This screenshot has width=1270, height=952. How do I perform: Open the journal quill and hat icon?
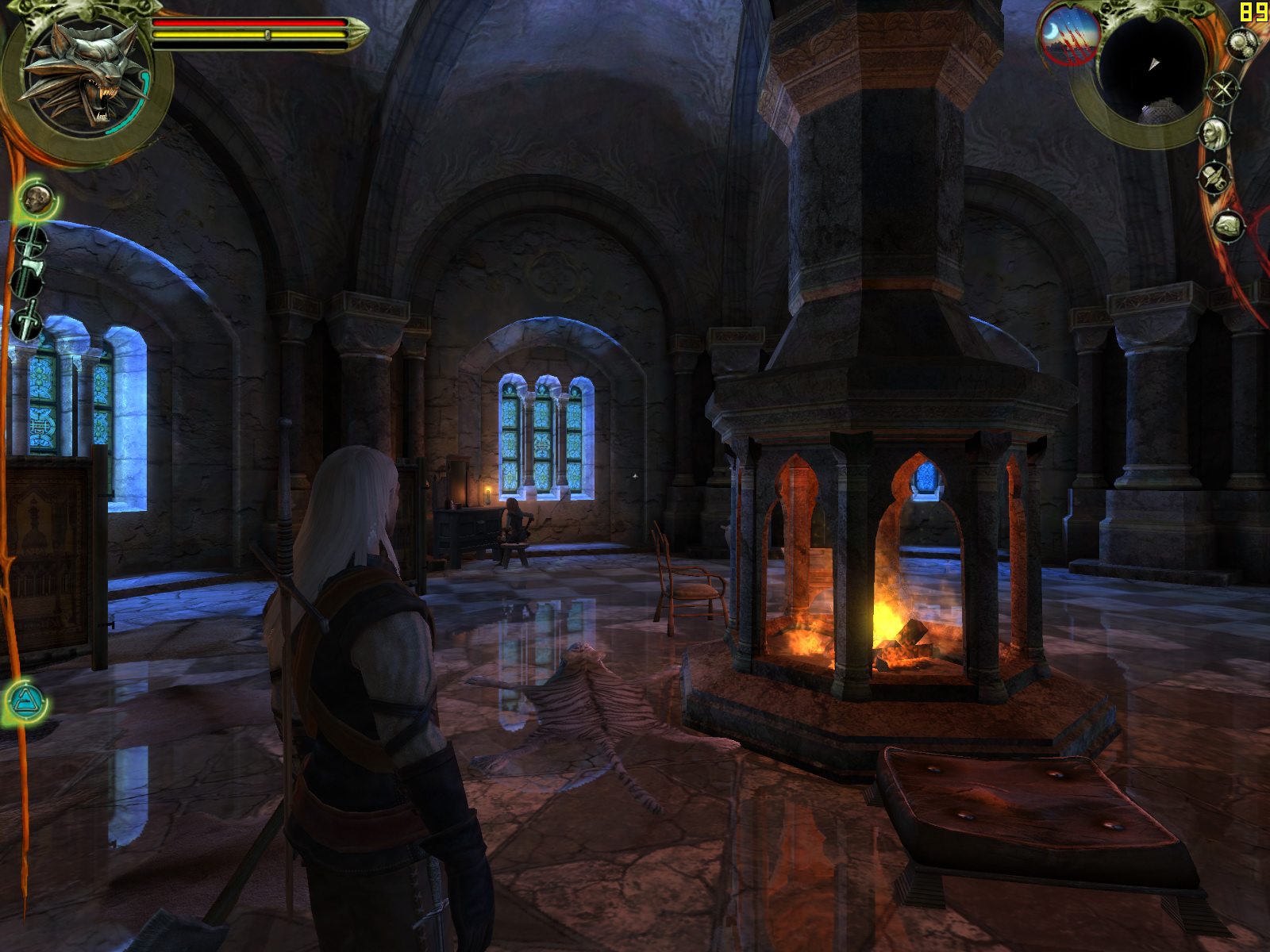[1214, 178]
